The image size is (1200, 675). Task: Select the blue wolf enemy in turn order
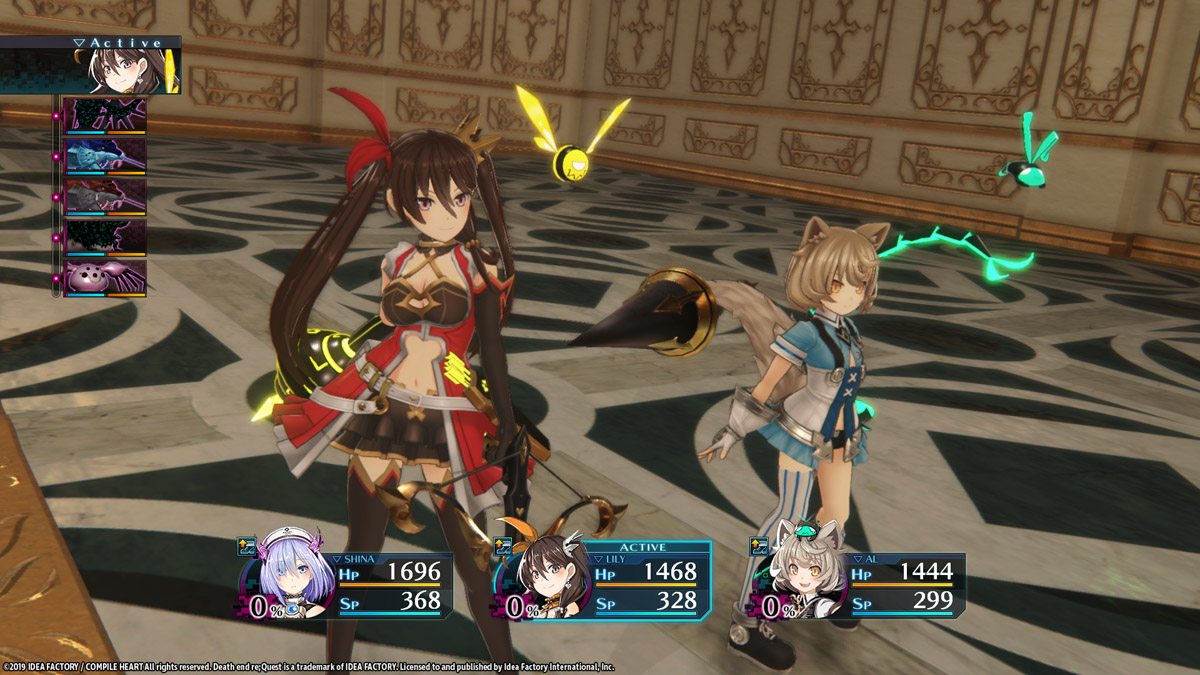click(105, 157)
